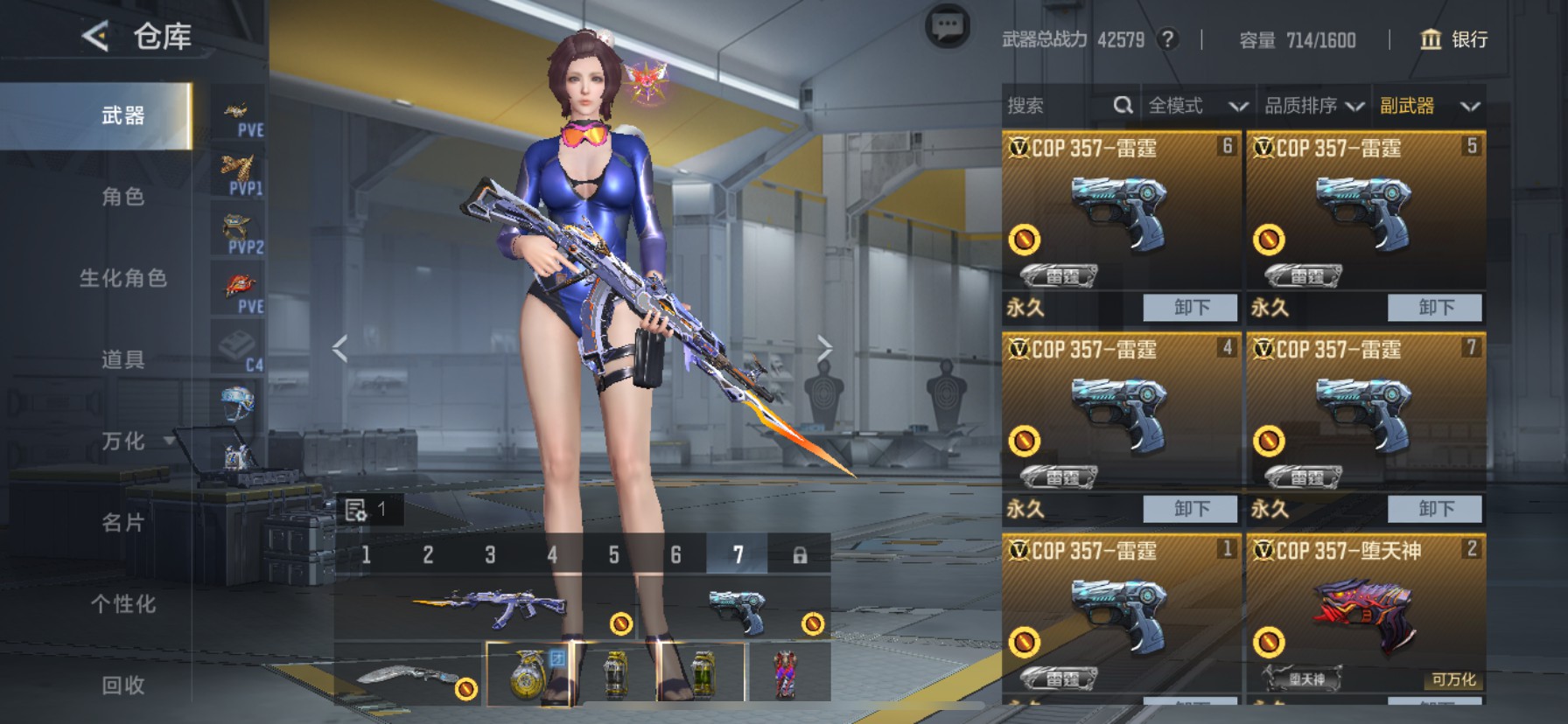Show the next character with right arrow
1568x724 pixels.
pos(824,349)
